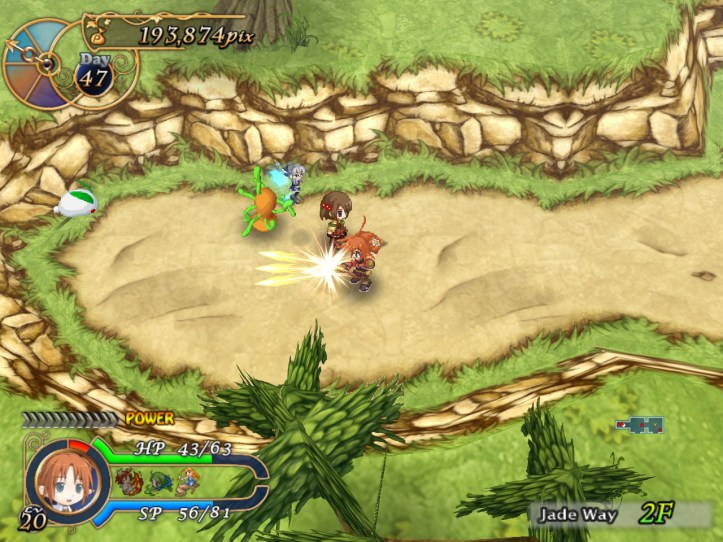Select the fire attack skill icon
This screenshot has width=723, height=542.
click(128, 482)
